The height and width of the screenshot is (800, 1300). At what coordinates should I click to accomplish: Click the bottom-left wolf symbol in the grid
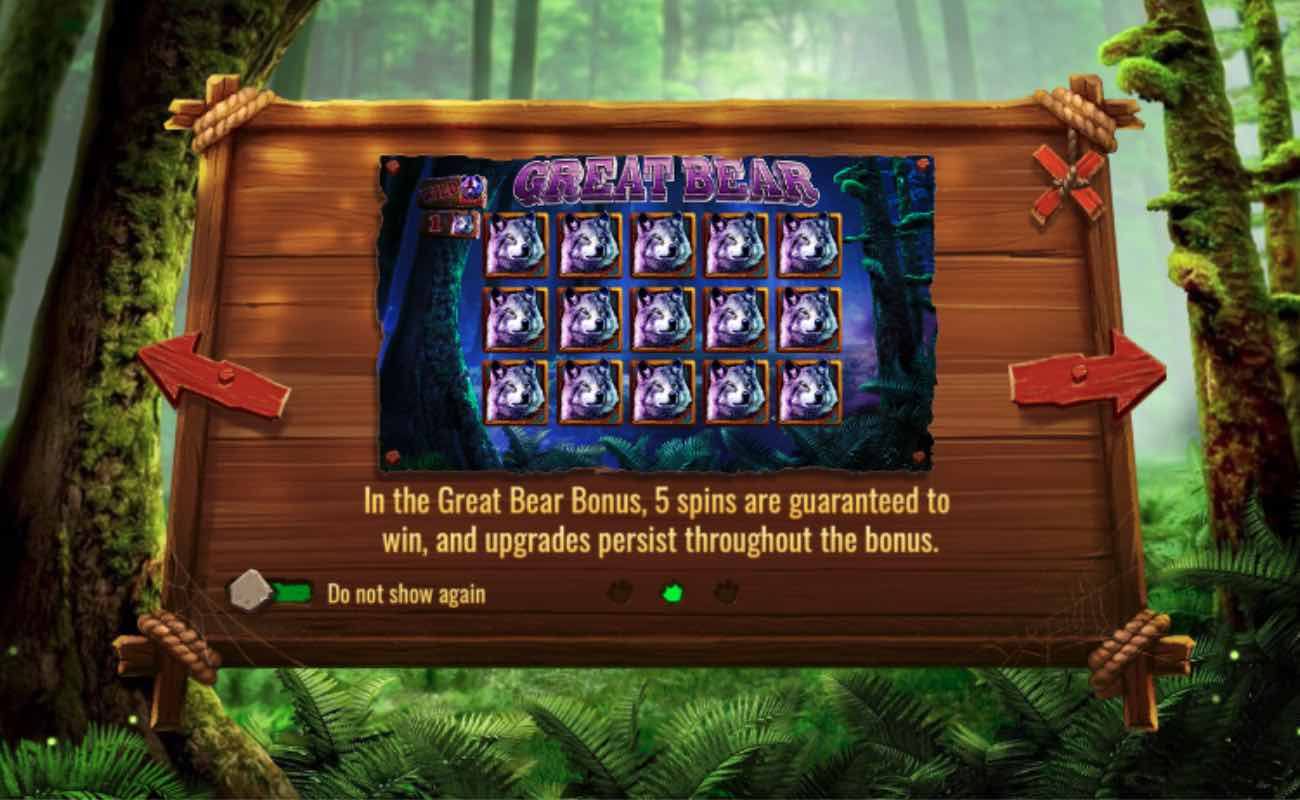[x=516, y=394]
